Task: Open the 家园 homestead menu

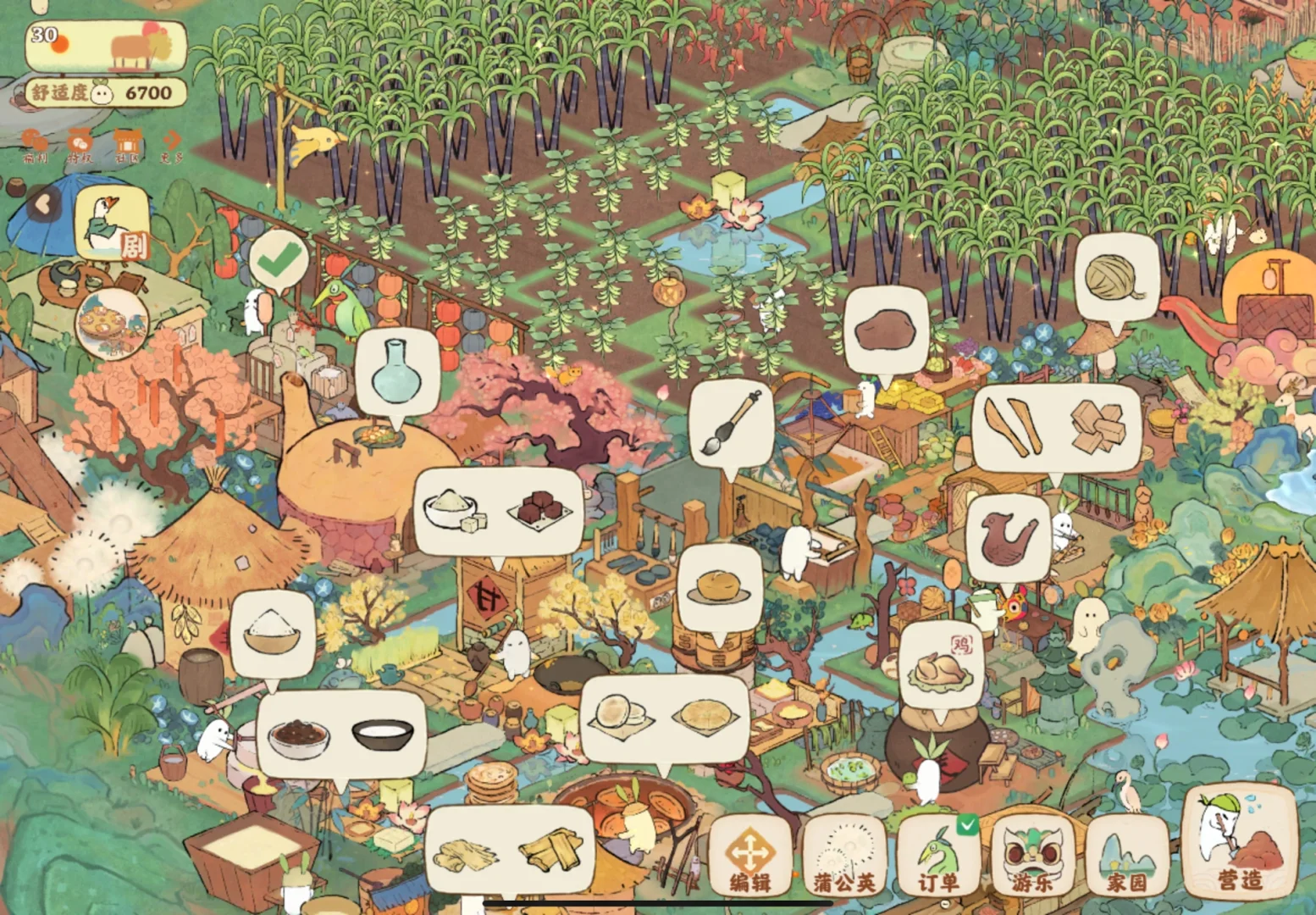Action: pyautogui.click(x=1126, y=856)
